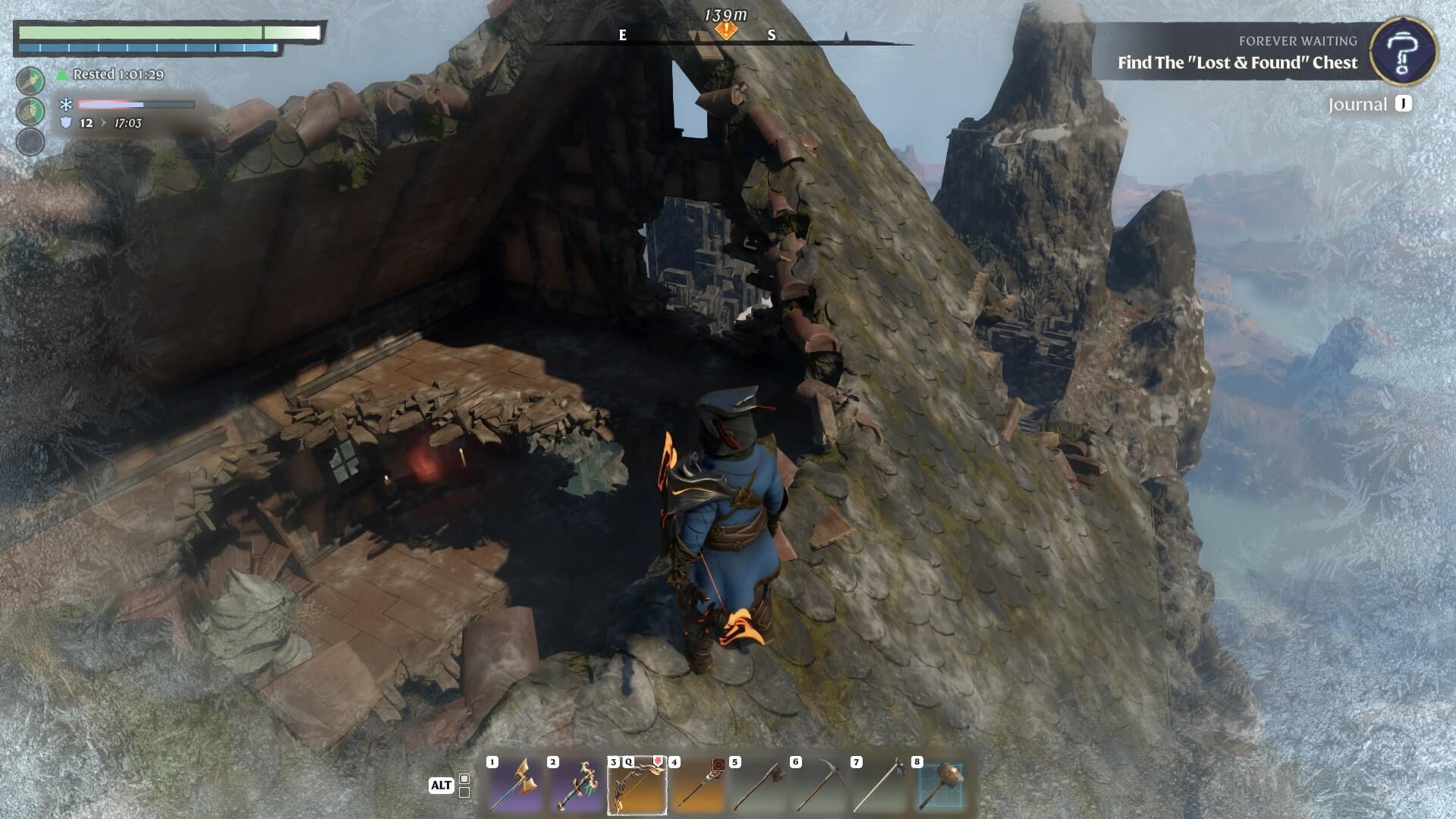
Task: Click the berry food buff icon
Action: point(30,111)
